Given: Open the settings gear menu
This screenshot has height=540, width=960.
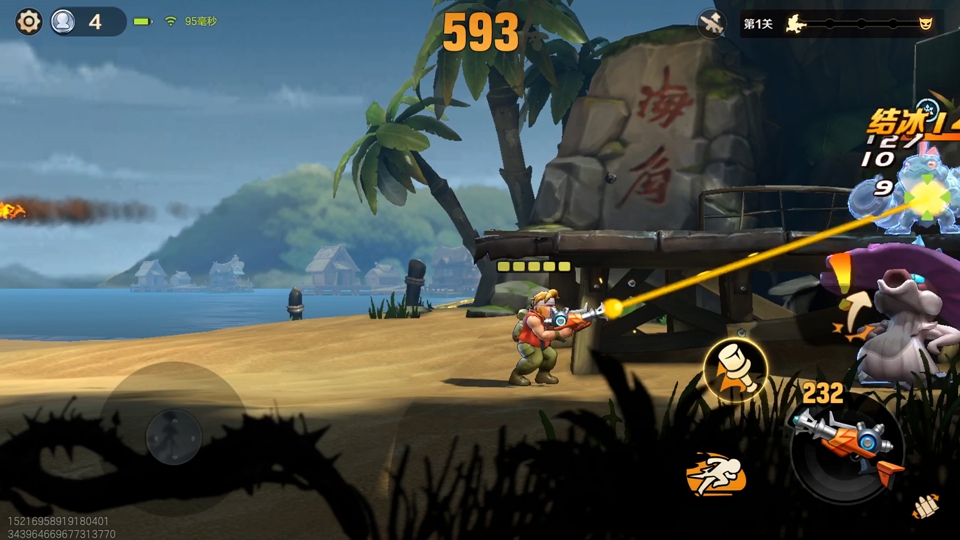Looking at the screenshot, I should pyautogui.click(x=29, y=21).
